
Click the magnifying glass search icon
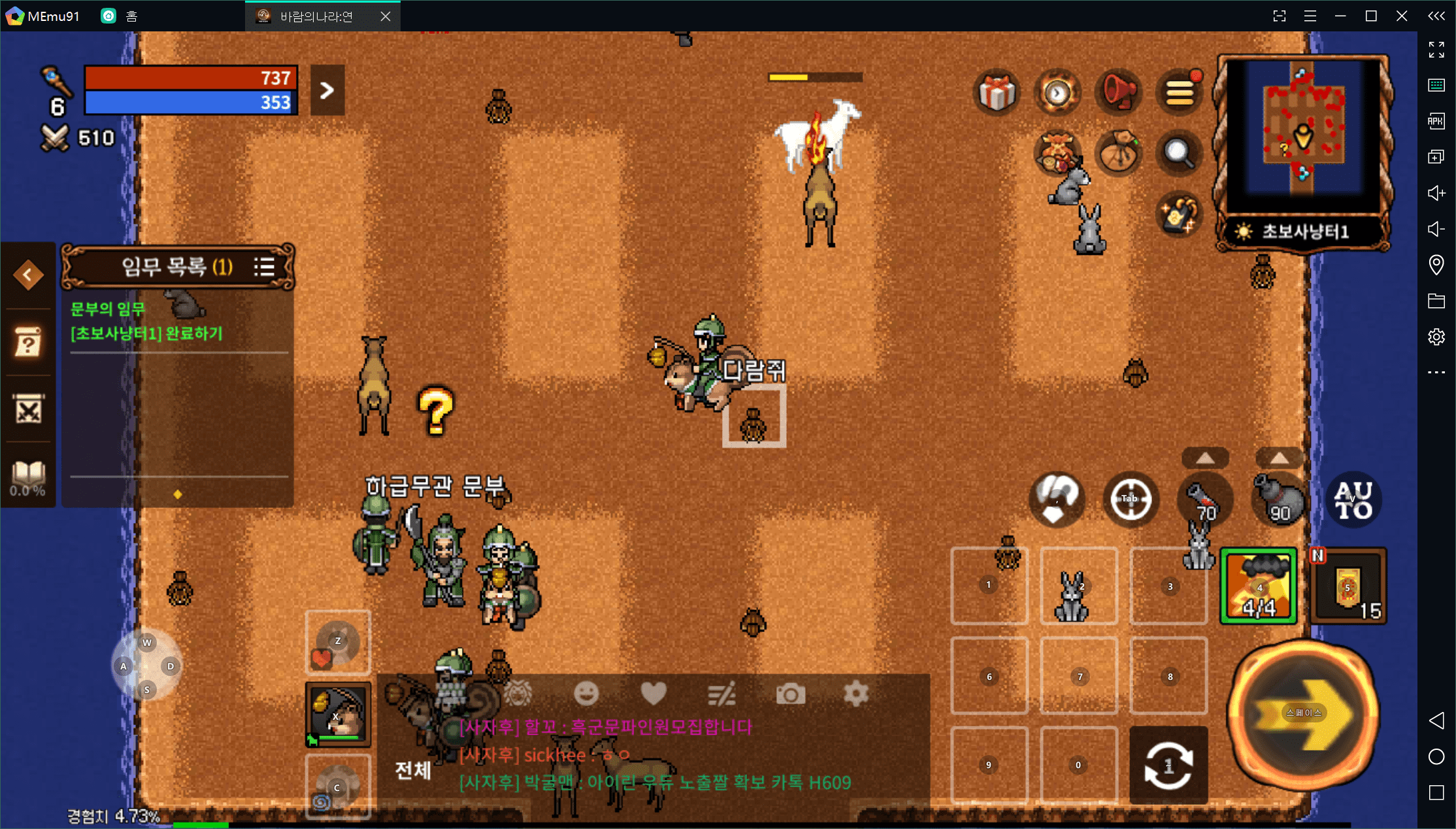point(1178,152)
